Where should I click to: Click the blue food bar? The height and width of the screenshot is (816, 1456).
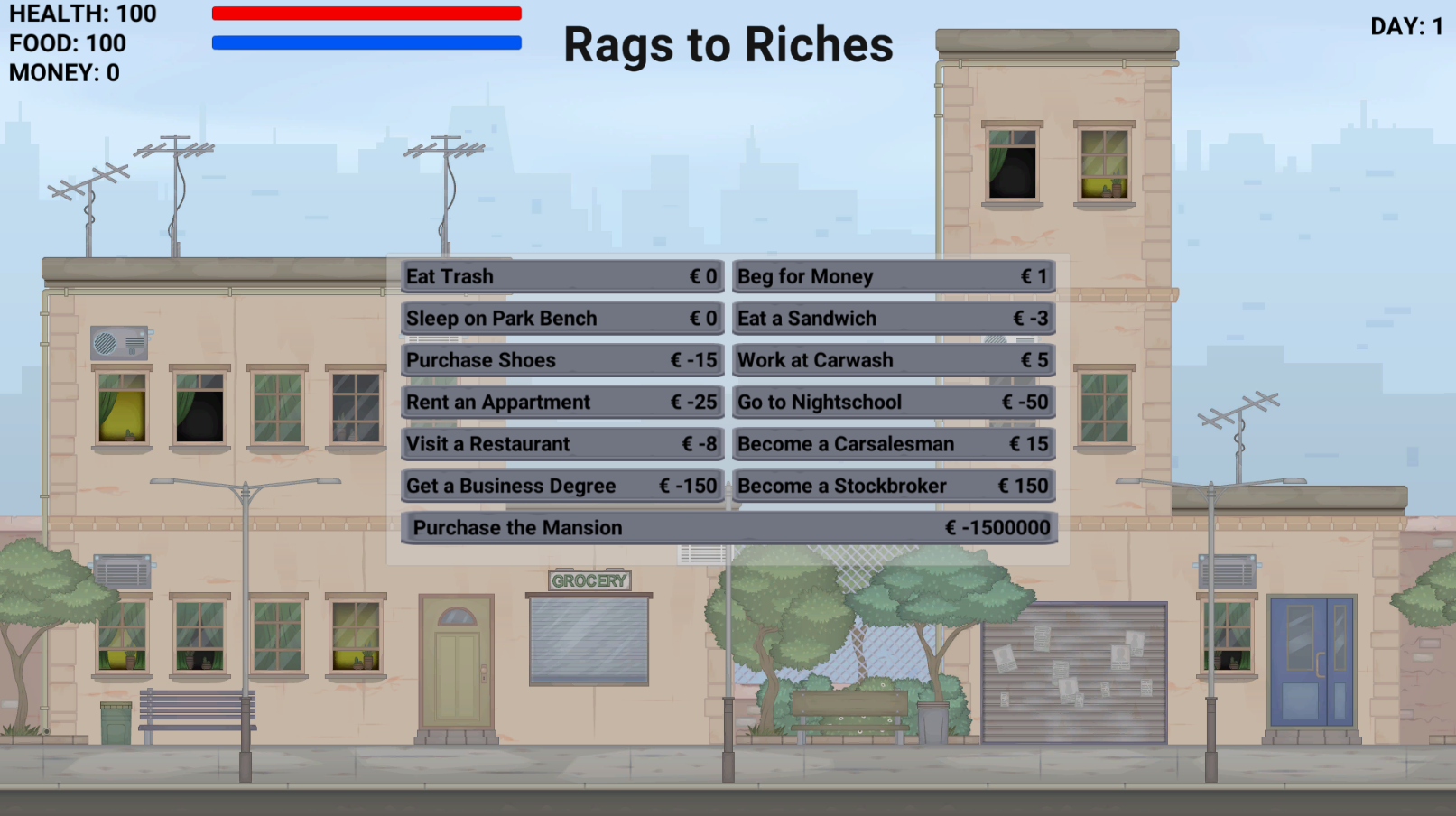[366, 42]
